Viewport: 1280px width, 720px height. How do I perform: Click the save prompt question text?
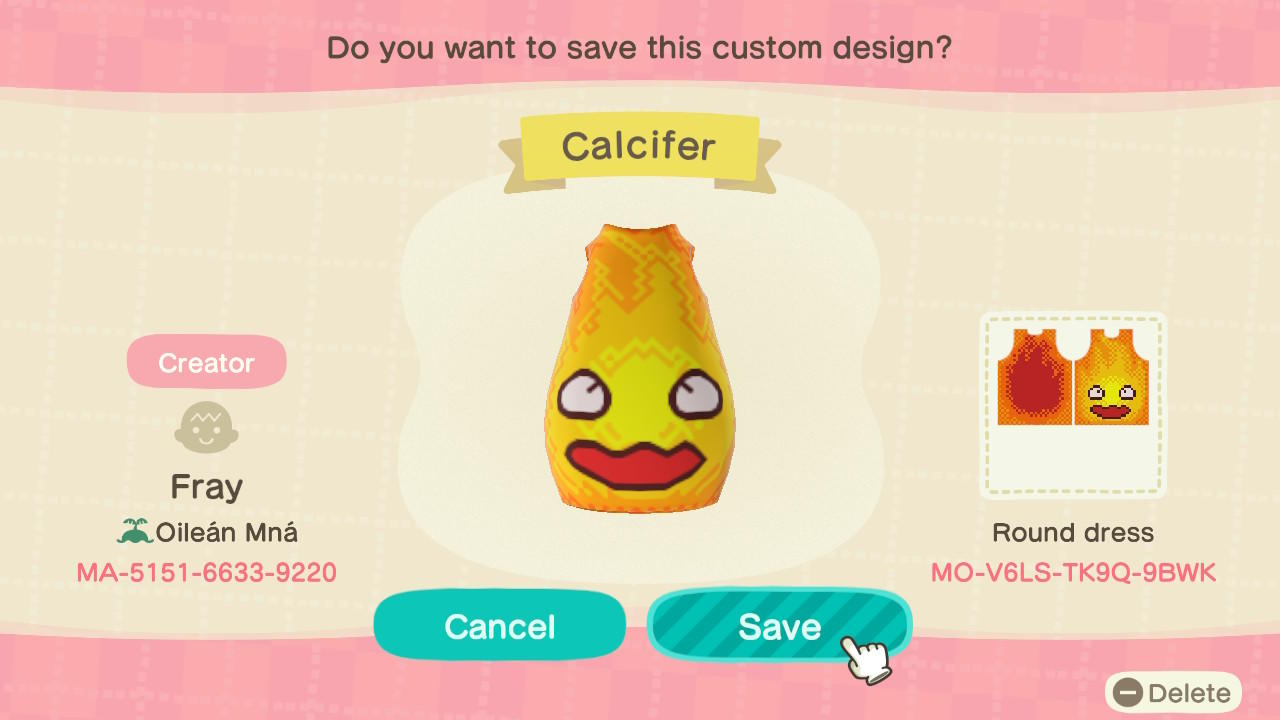tap(640, 47)
